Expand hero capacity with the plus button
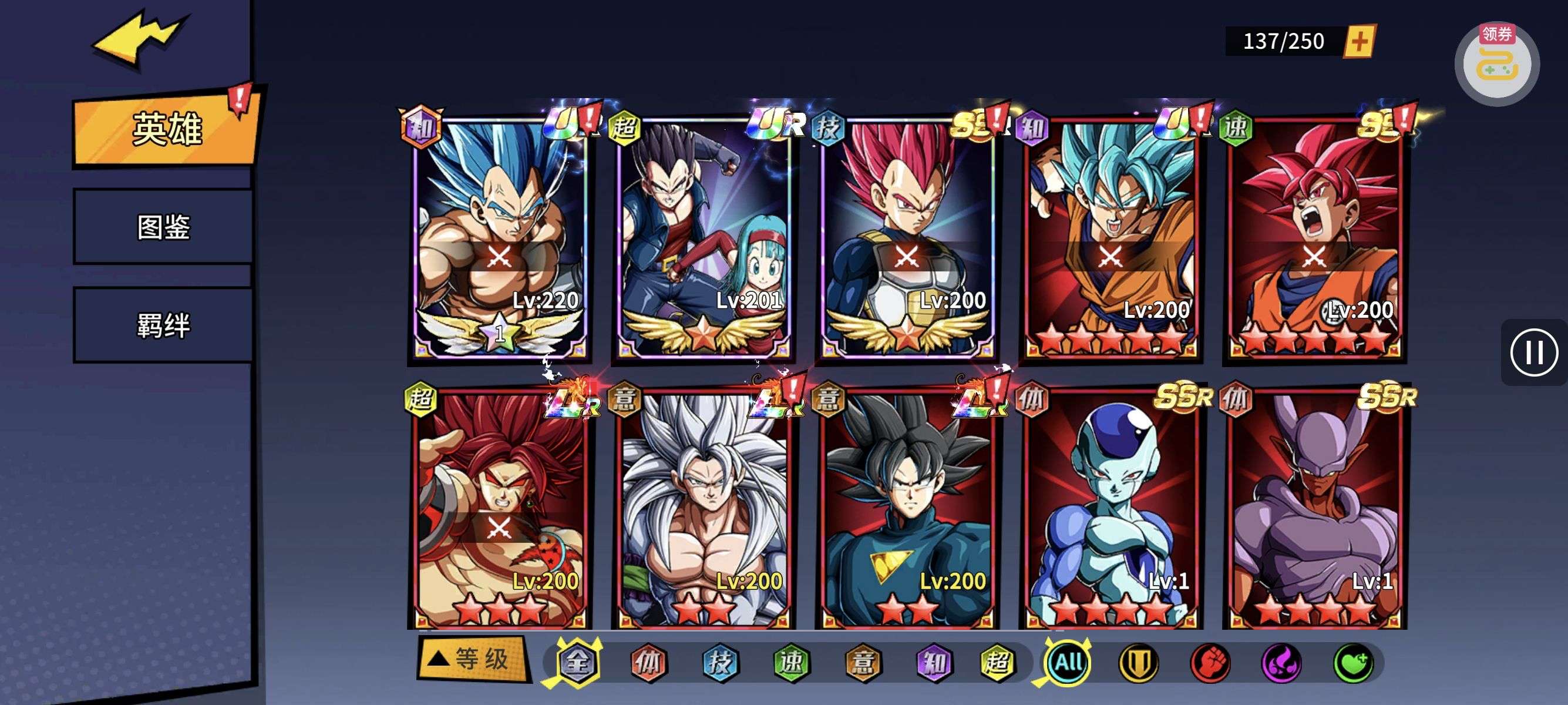This screenshot has height=705, width=1568. pos(1359,41)
